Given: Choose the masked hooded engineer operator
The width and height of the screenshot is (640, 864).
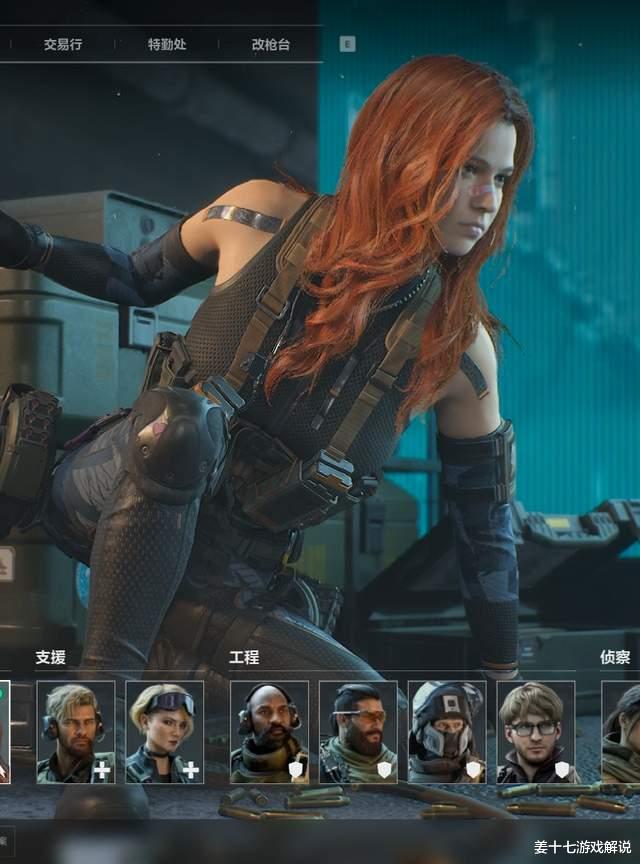Looking at the screenshot, I should click(447, 732).
